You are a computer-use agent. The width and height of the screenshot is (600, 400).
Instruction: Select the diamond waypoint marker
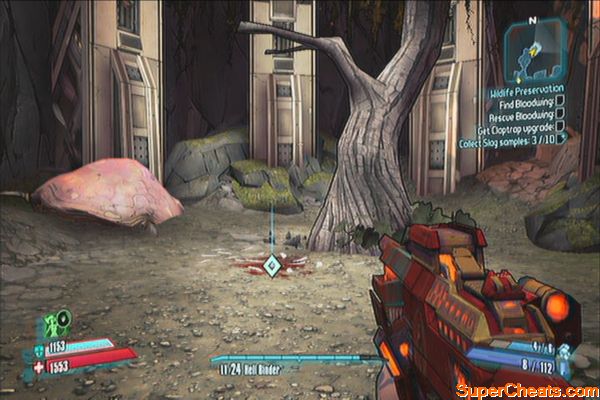[271, 264]
